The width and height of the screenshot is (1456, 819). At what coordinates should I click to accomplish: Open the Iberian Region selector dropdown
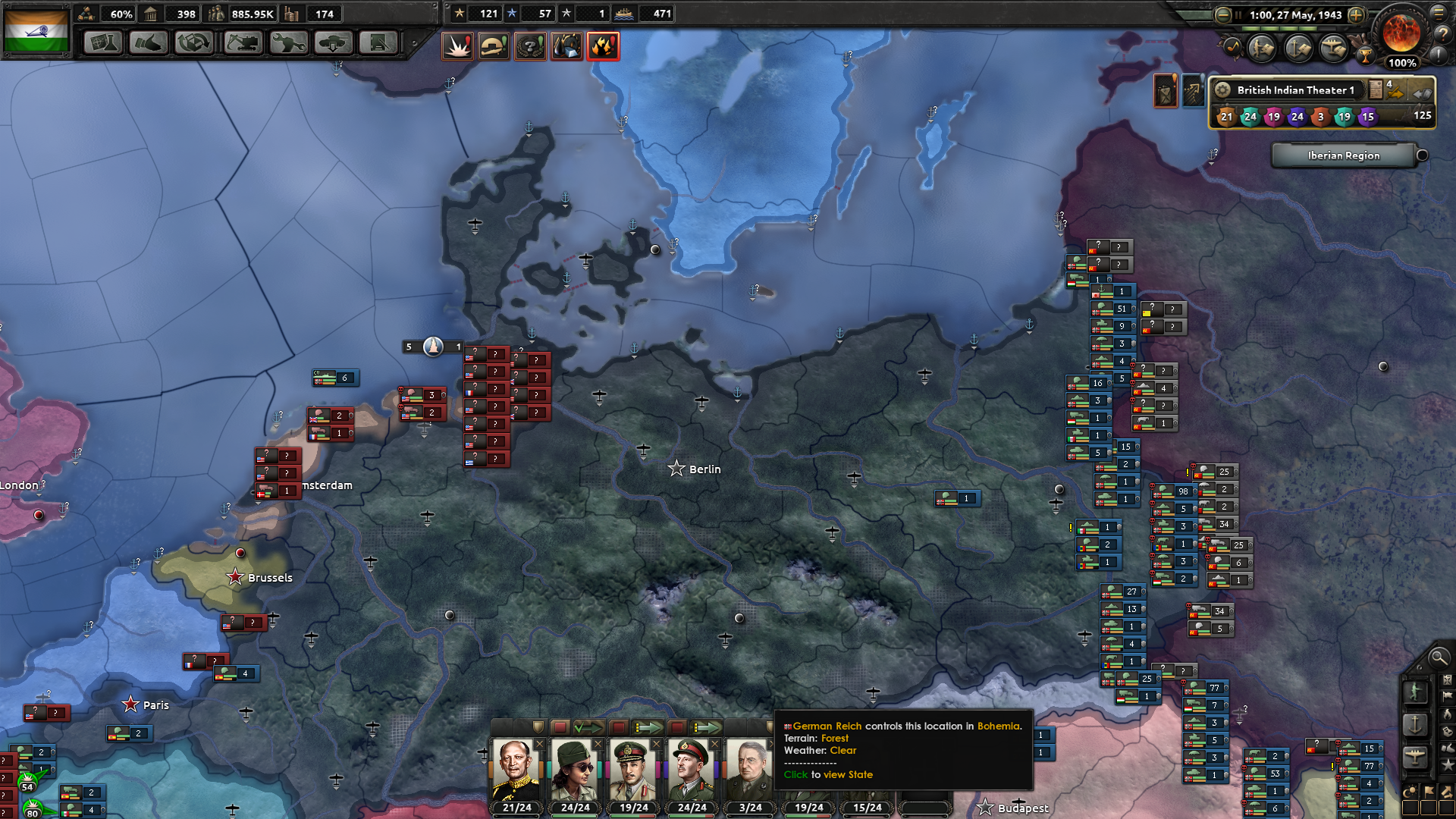pos(1344,155)
